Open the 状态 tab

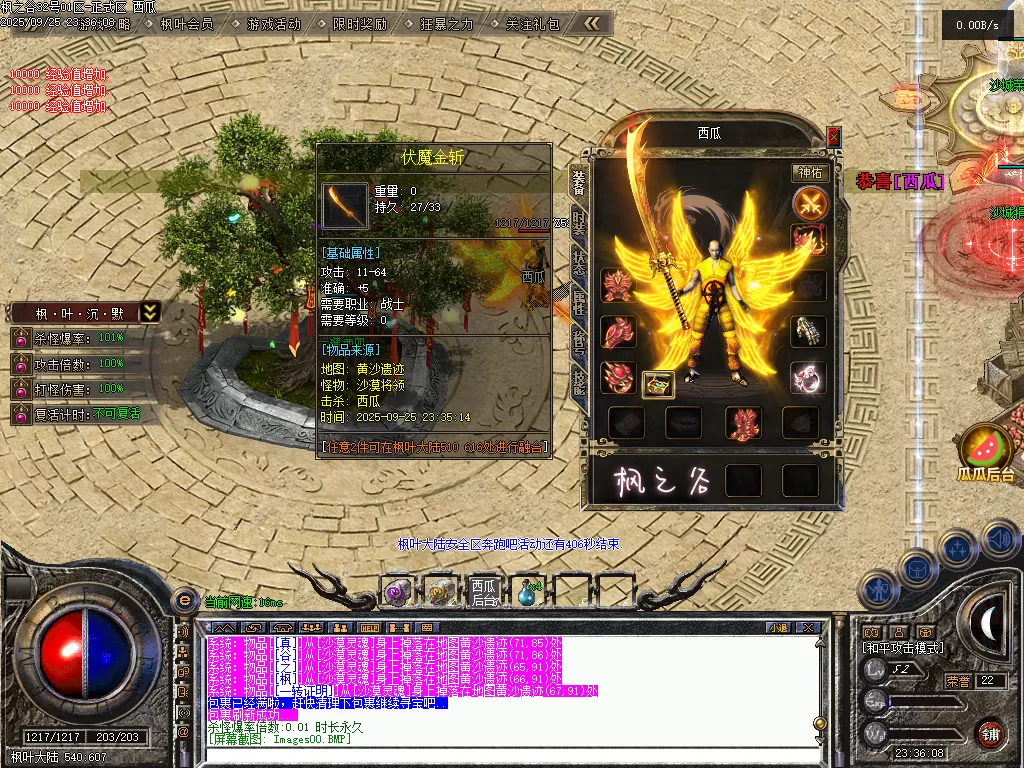(579, 262)
